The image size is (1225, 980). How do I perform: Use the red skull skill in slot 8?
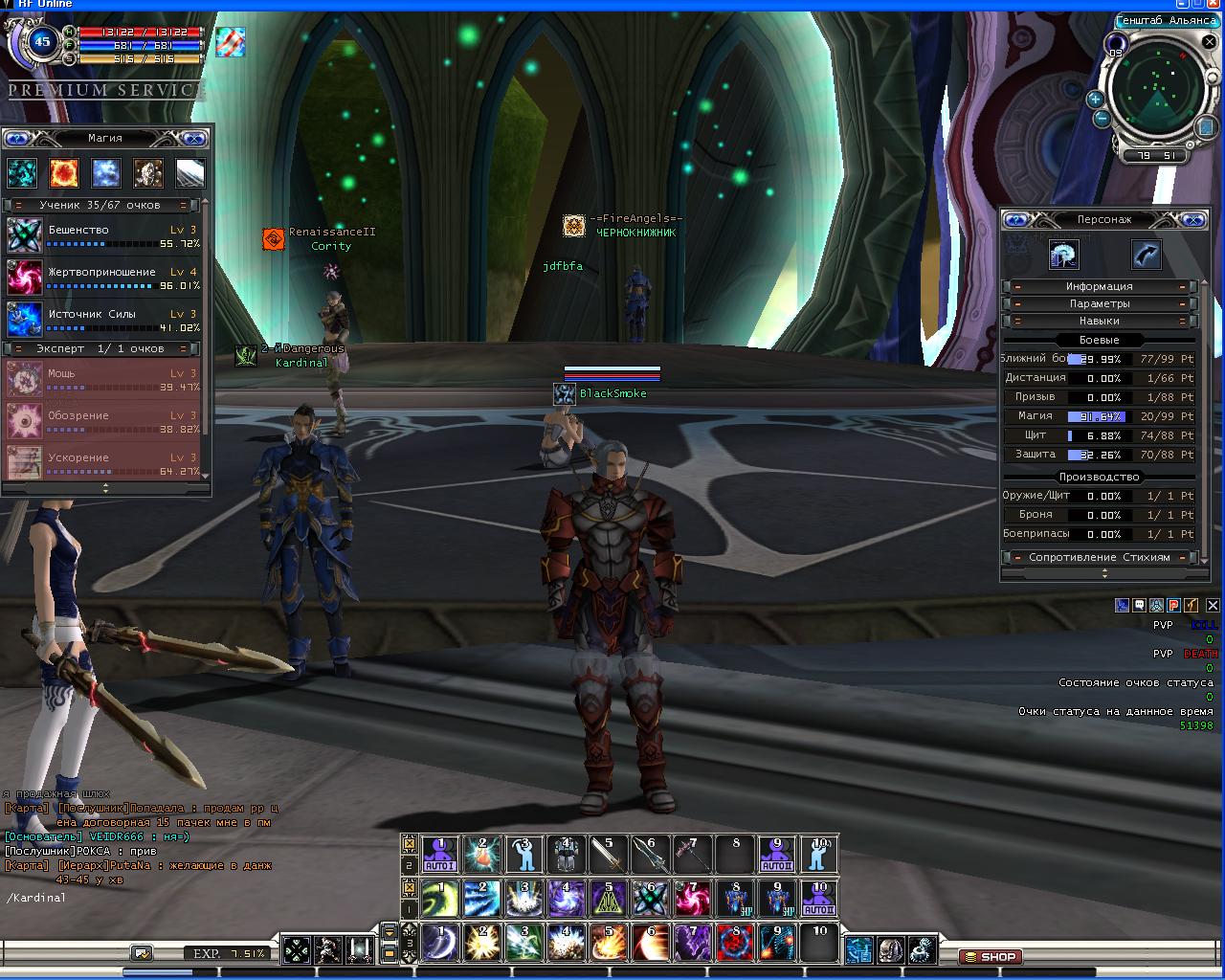tap(735, 943)
